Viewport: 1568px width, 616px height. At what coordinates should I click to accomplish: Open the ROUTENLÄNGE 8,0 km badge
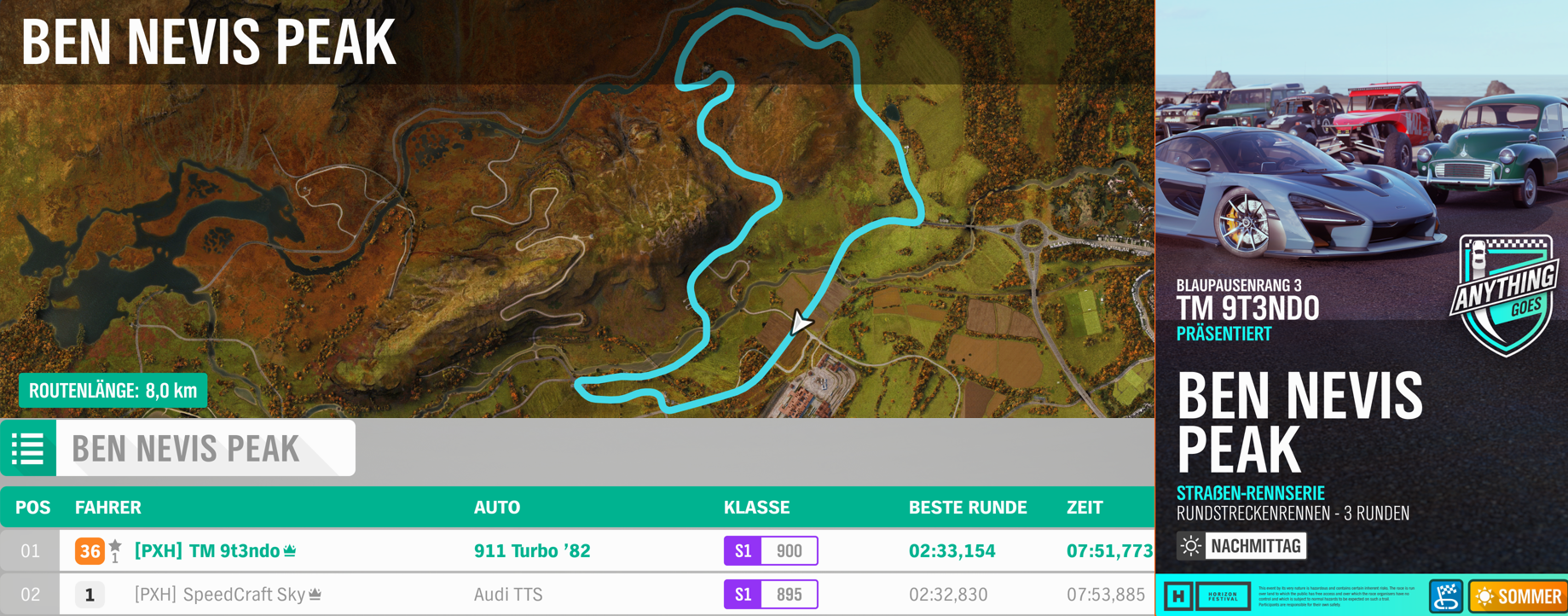coord(113,390)
